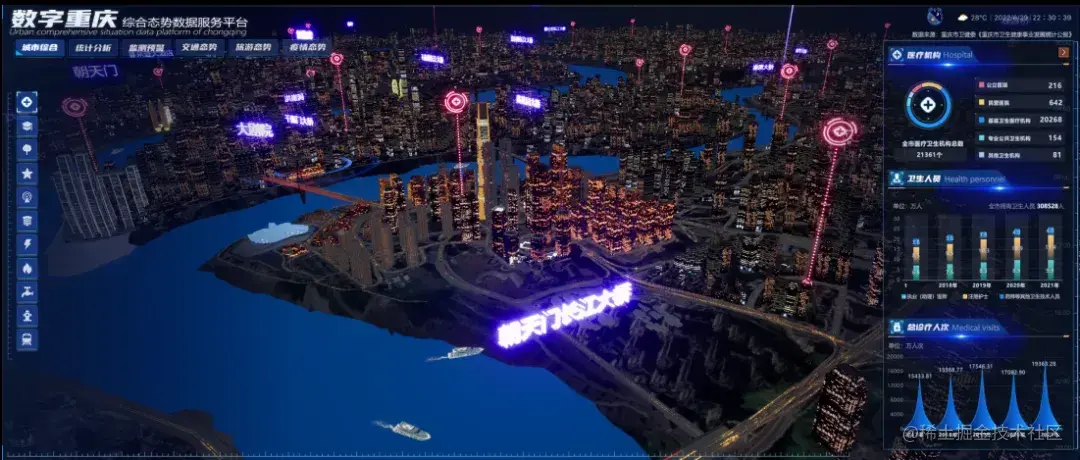Screen dimensions: 1080x460
Task: Select the glowing 朝天门长江大桥 map label
Action: click(566, 317)
